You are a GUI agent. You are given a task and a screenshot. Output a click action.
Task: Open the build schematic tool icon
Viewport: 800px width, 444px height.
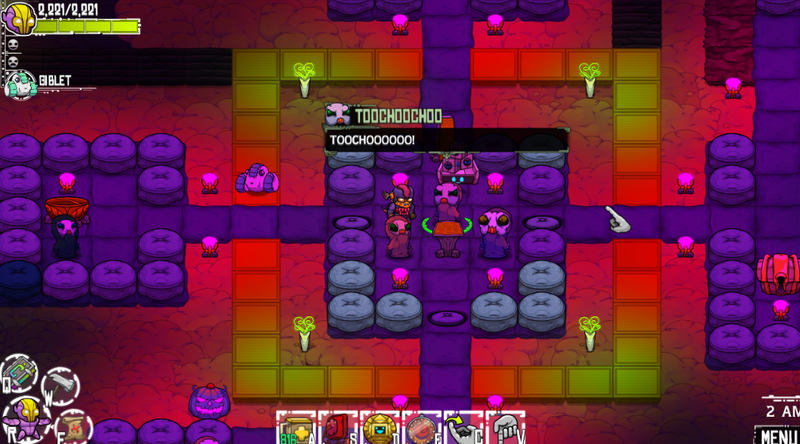pos(17,375)
